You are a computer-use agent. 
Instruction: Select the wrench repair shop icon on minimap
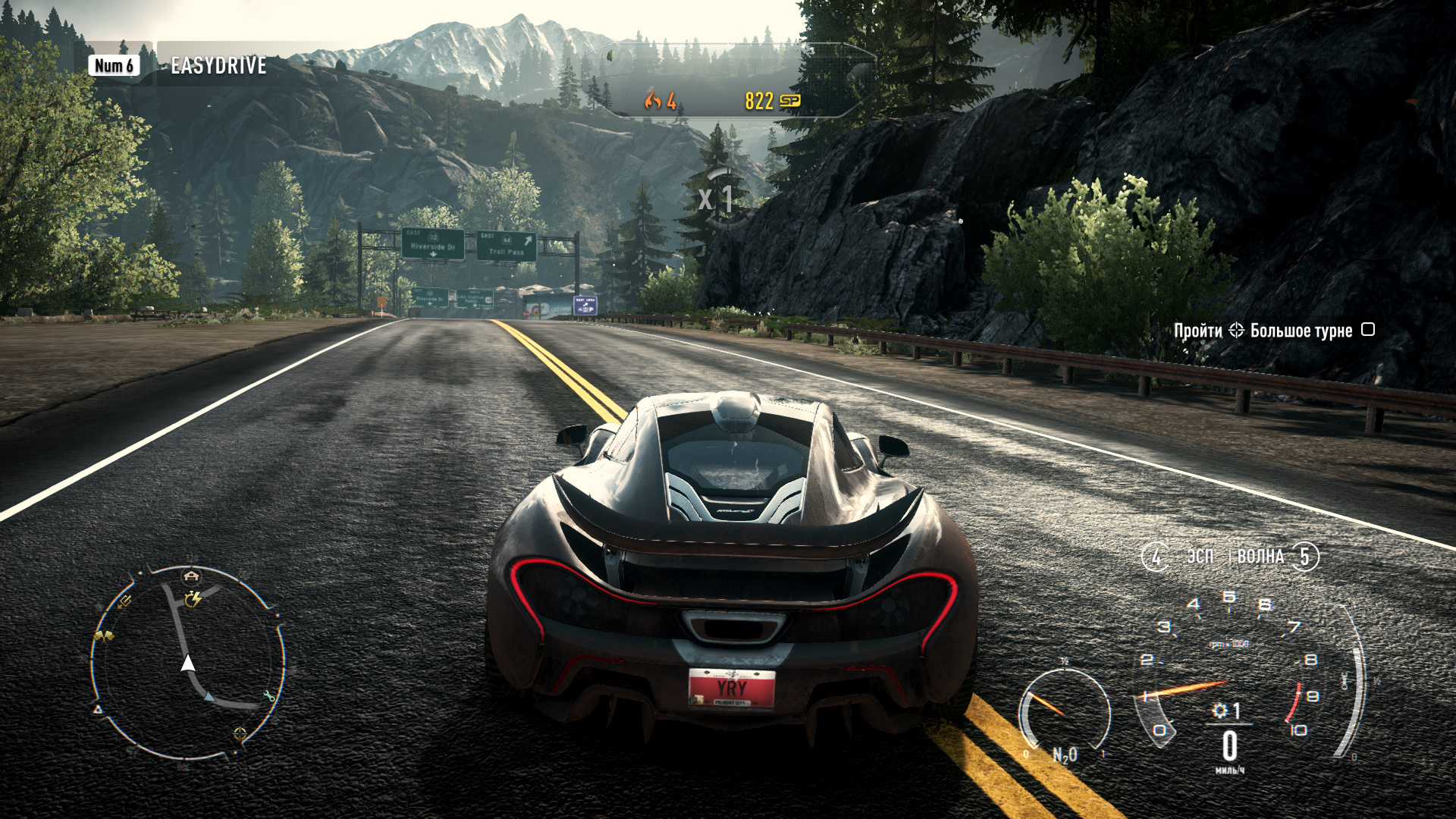pyautogui.click(x=270, y=695)
